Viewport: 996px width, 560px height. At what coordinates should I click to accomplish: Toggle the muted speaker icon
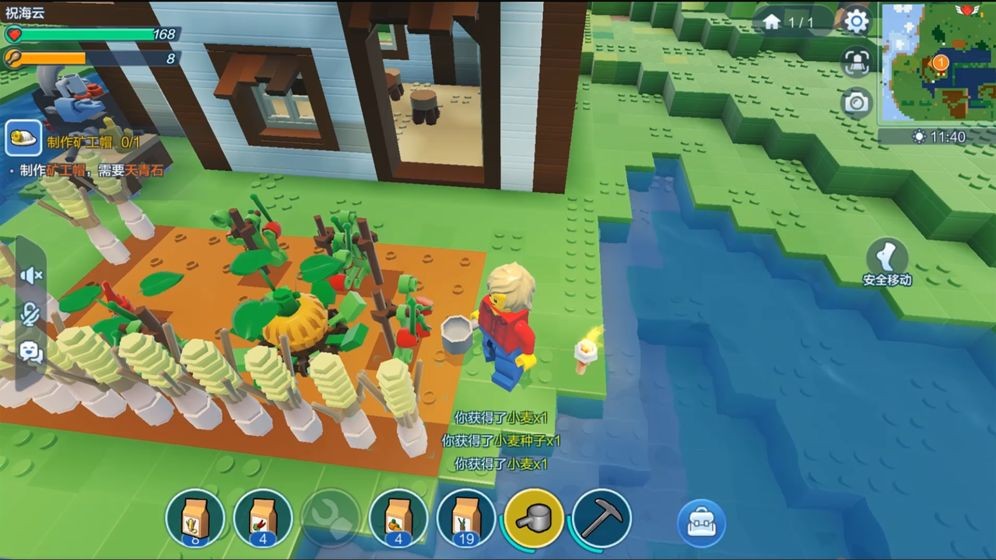pyautogui.click(x=31, y=275)
